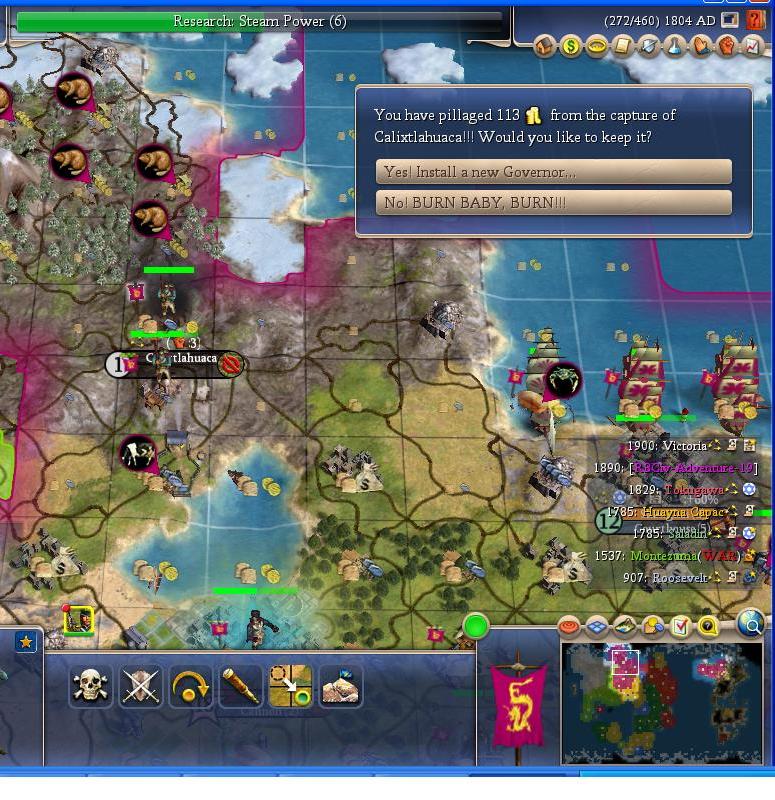
Task: Open the military advisor fist icon
Action: (727, 46)
